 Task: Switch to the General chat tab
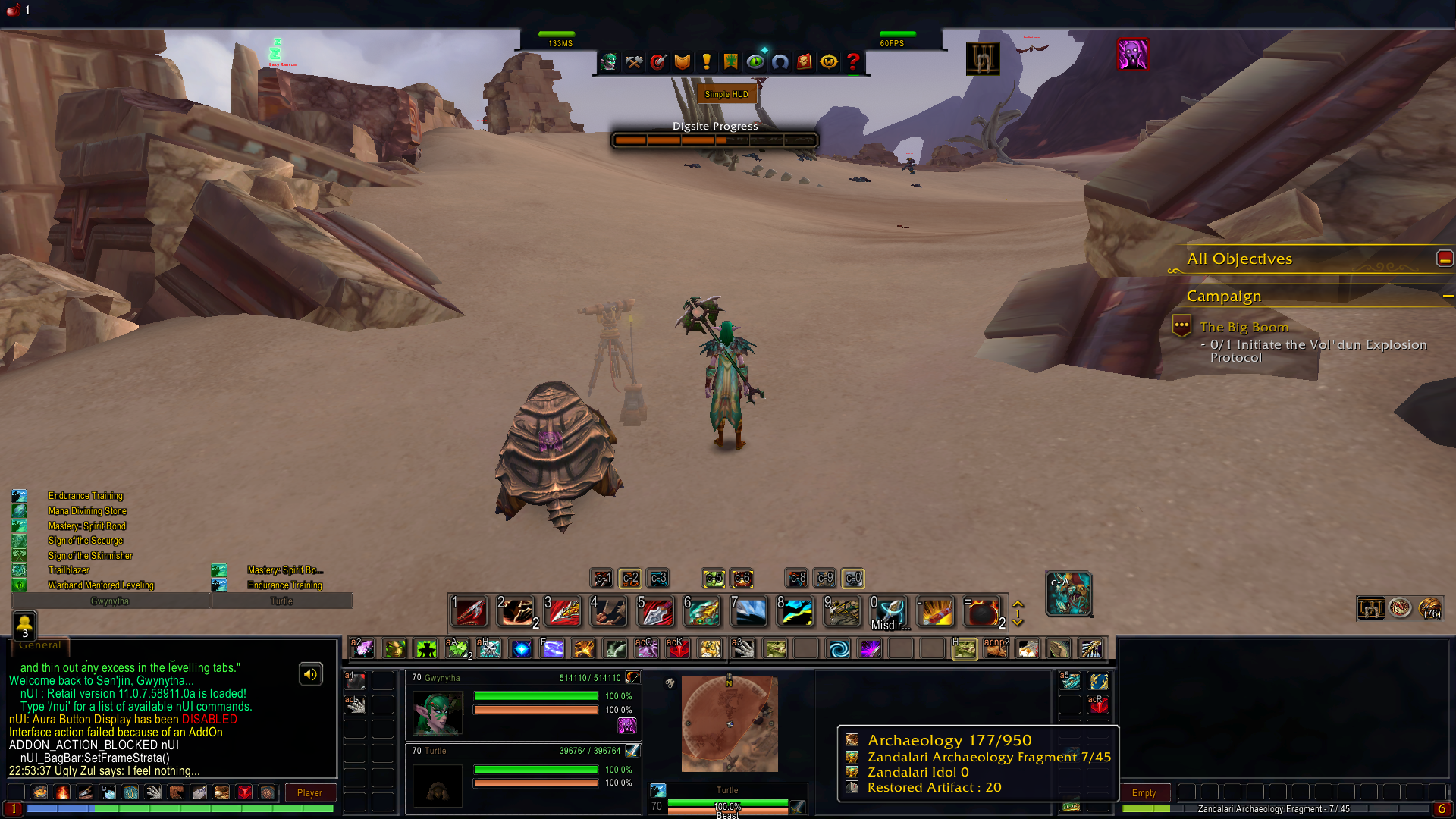39,645
